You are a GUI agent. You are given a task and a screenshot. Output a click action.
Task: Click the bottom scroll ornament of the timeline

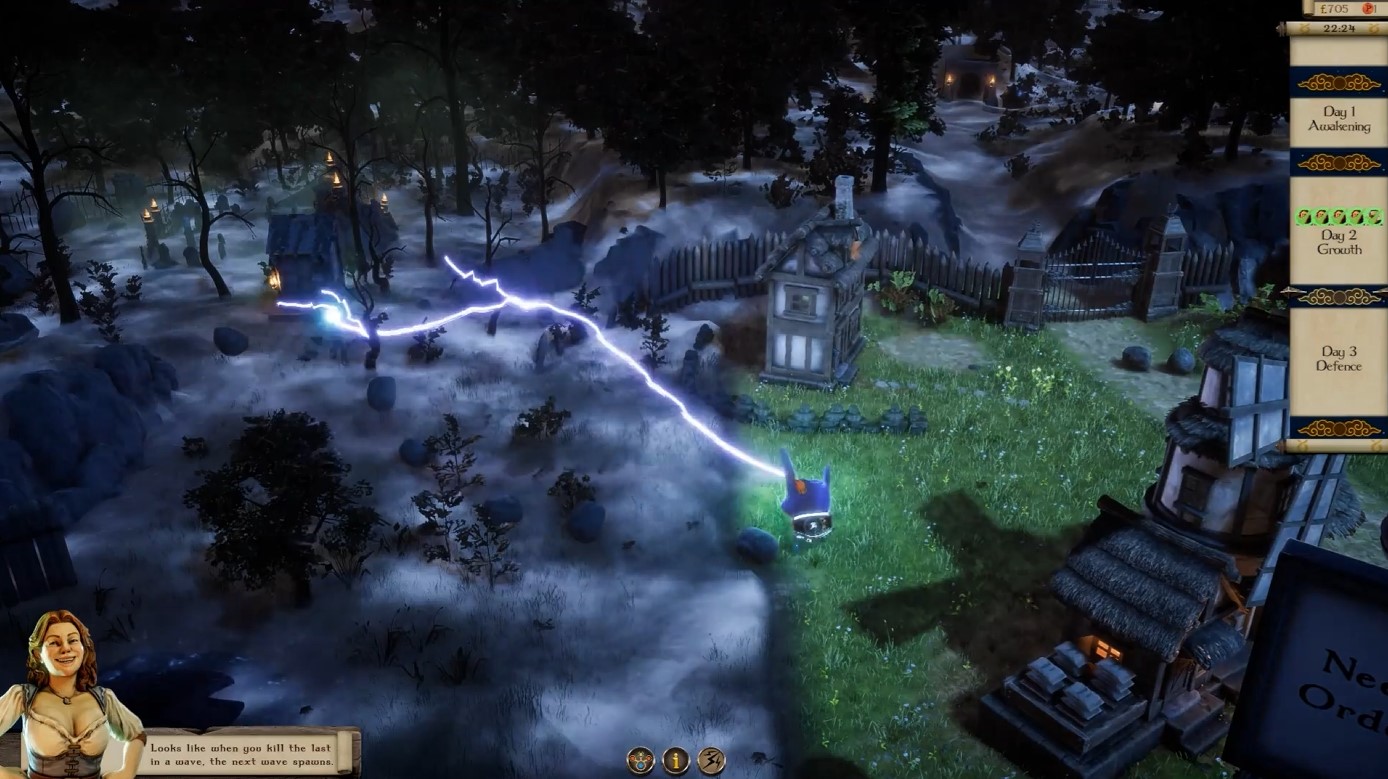click(x=1338, y=430)
